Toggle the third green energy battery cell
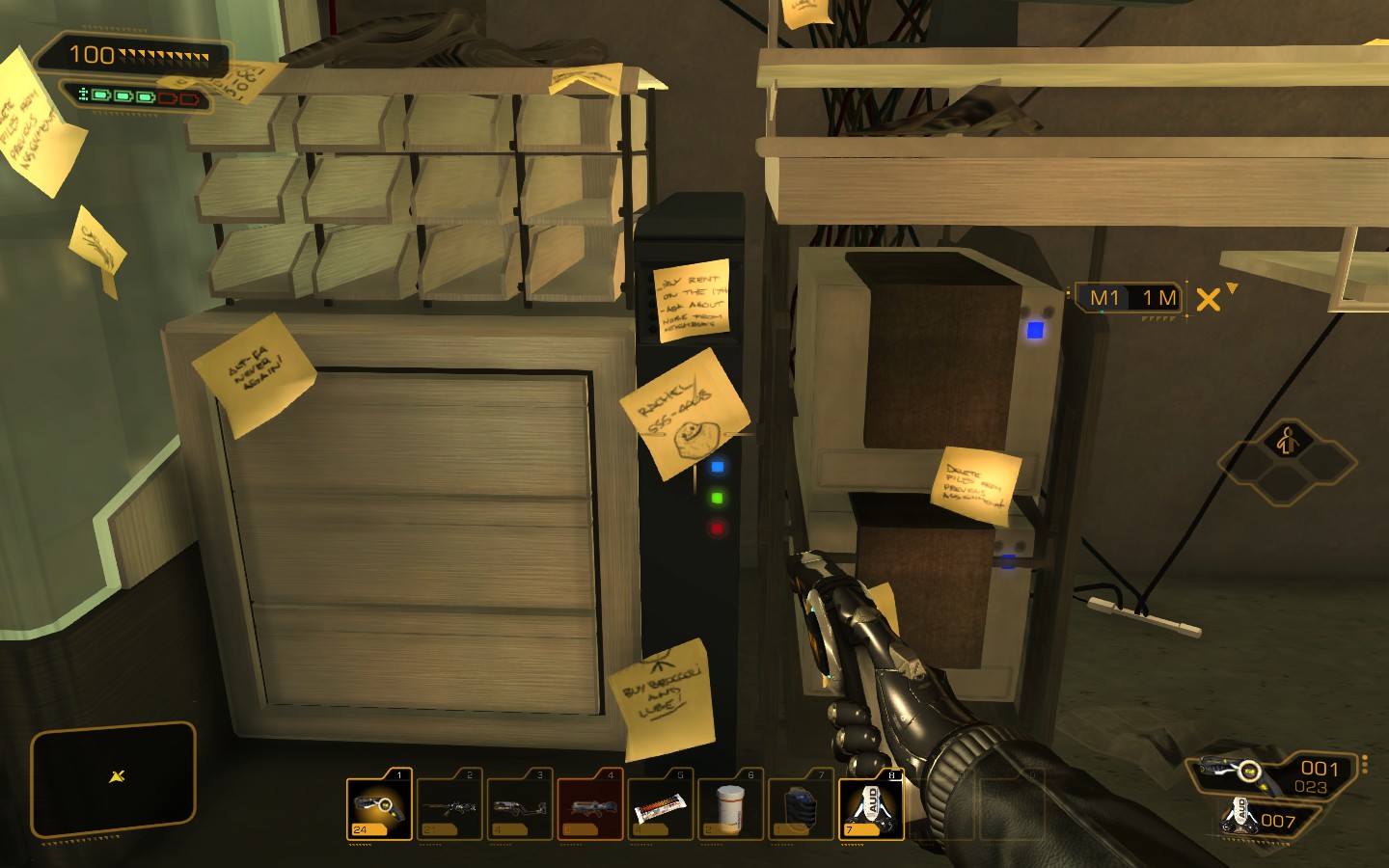1389x868 pixels. point(145,96)
